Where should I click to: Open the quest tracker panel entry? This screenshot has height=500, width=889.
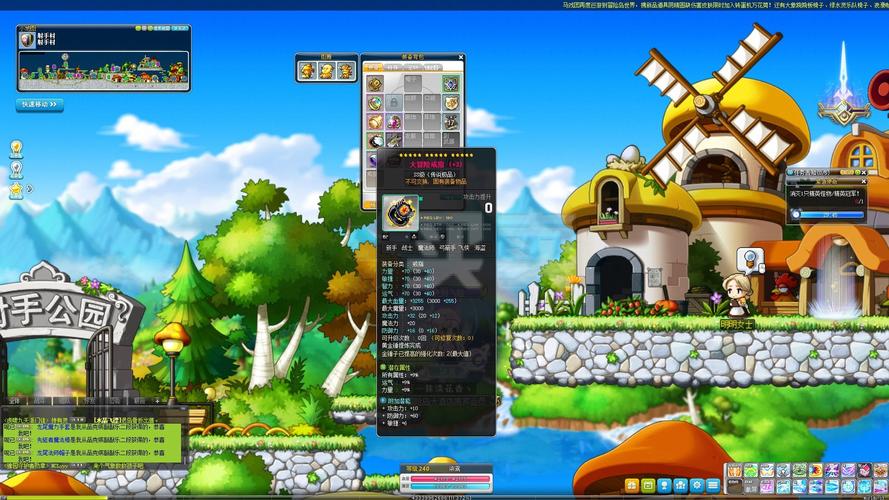(827, 192)
